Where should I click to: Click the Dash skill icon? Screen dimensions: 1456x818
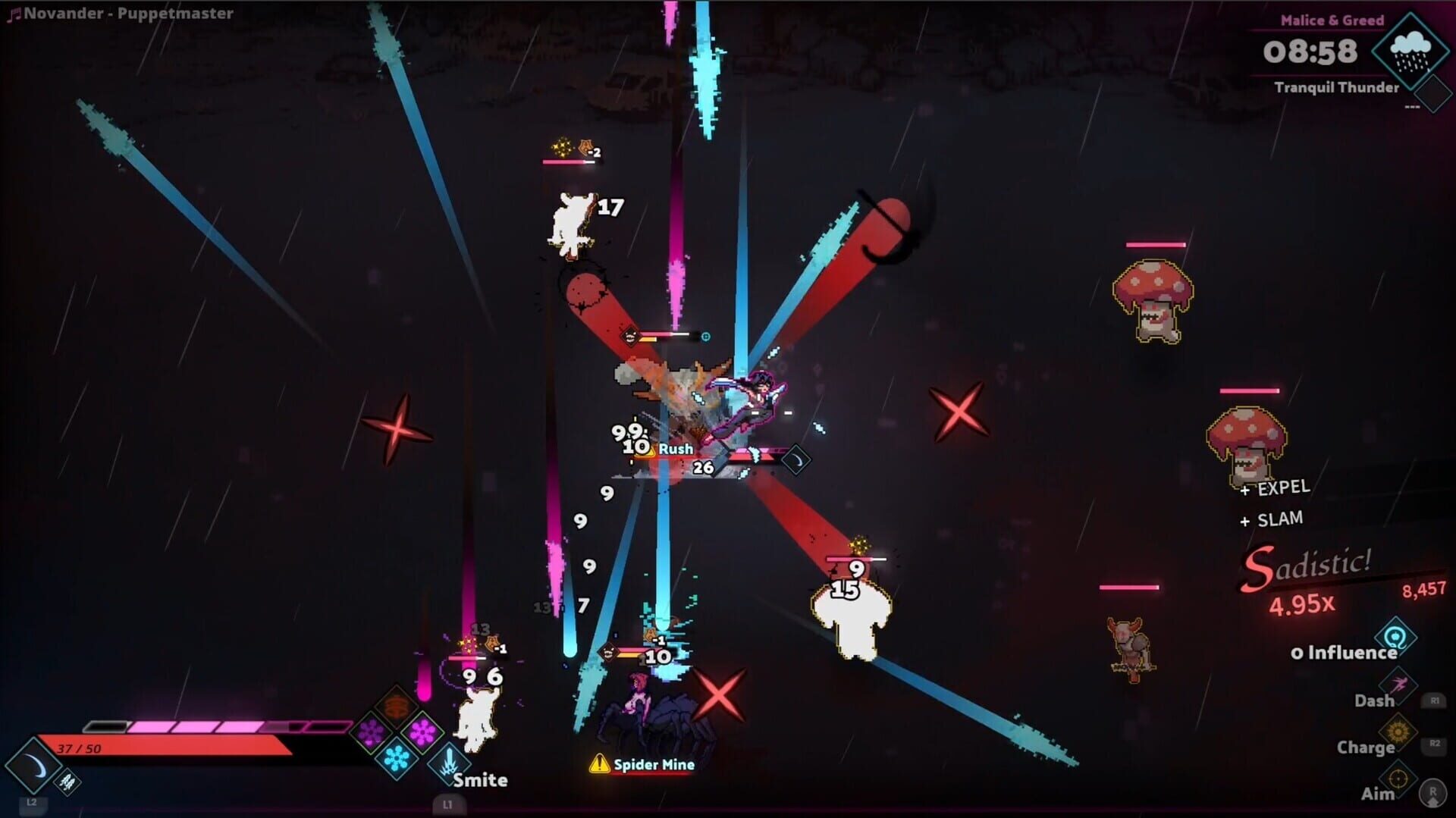point(1399,684)
